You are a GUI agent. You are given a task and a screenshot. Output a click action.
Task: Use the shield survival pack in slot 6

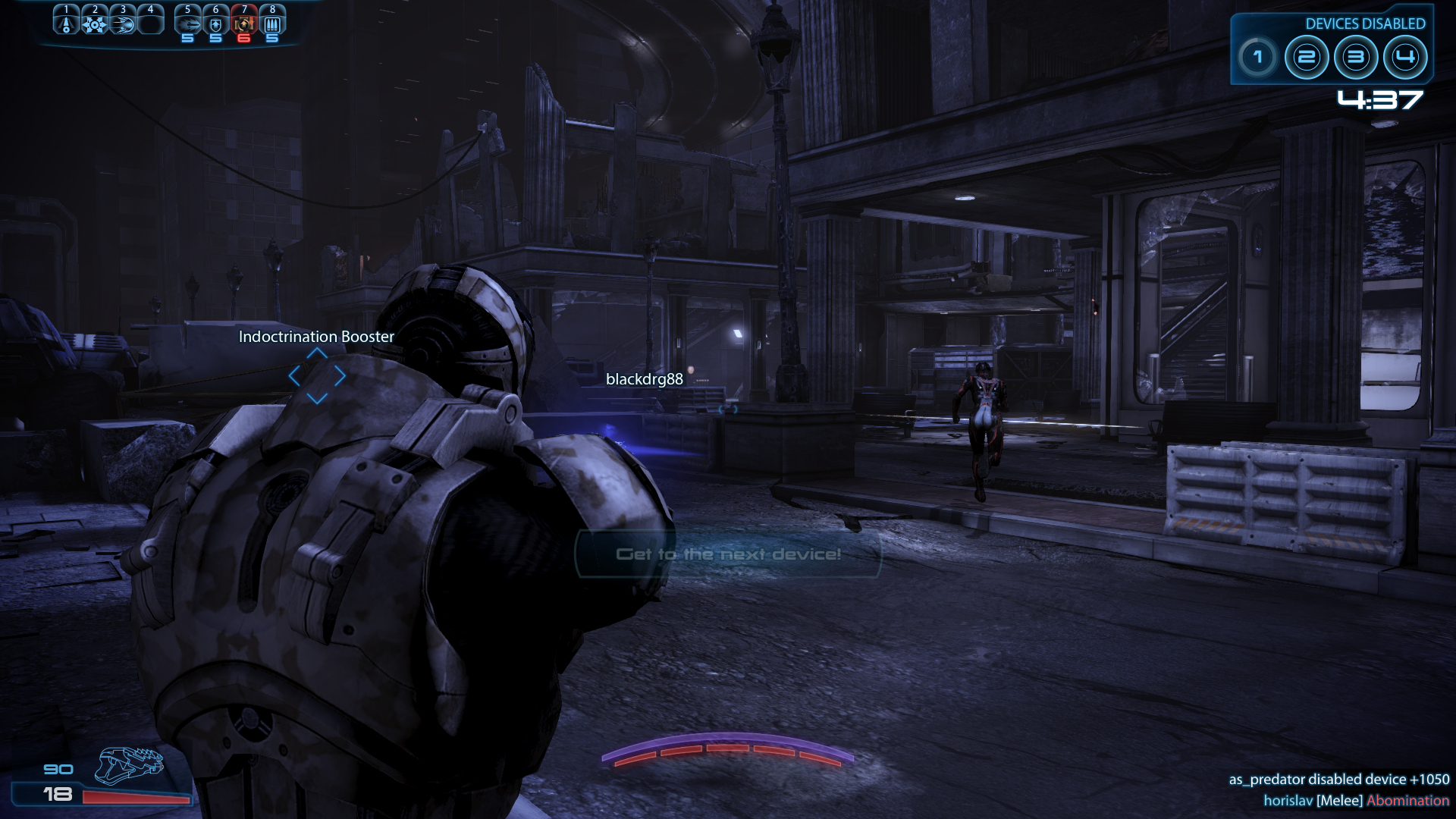click(x=216, y=23)
